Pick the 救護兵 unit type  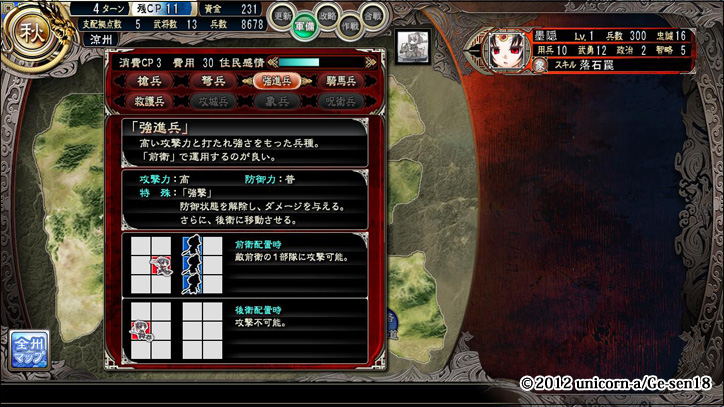156,100
